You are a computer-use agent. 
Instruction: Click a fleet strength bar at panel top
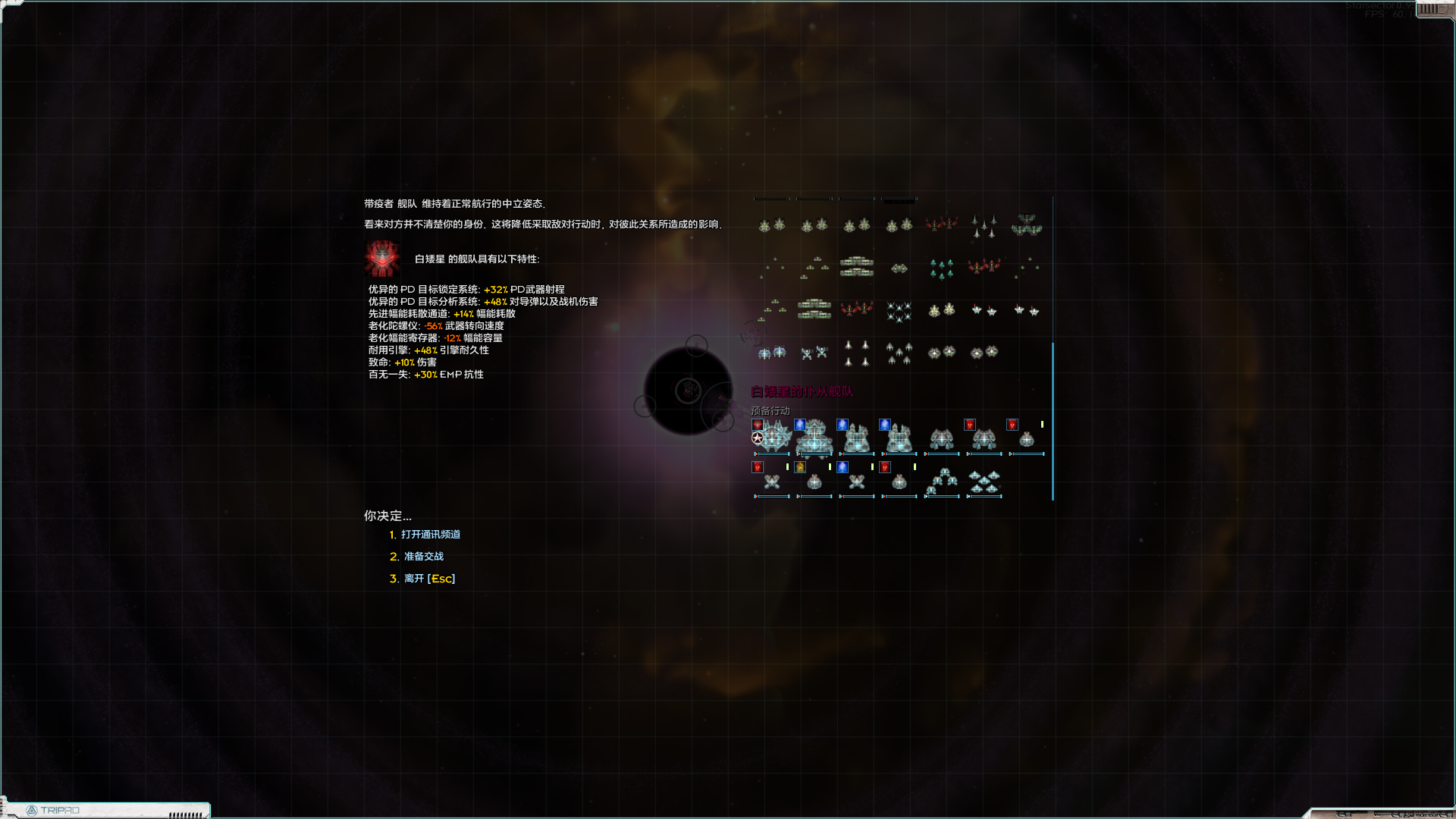point(772,198)
